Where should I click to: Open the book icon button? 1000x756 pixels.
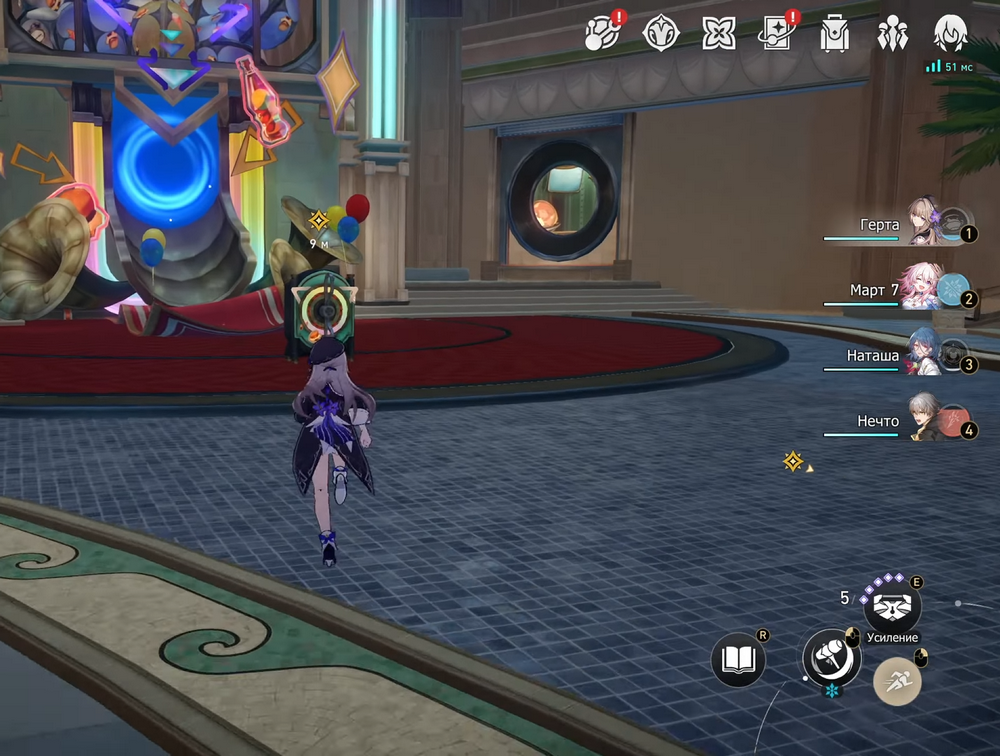tap(738, 659)
